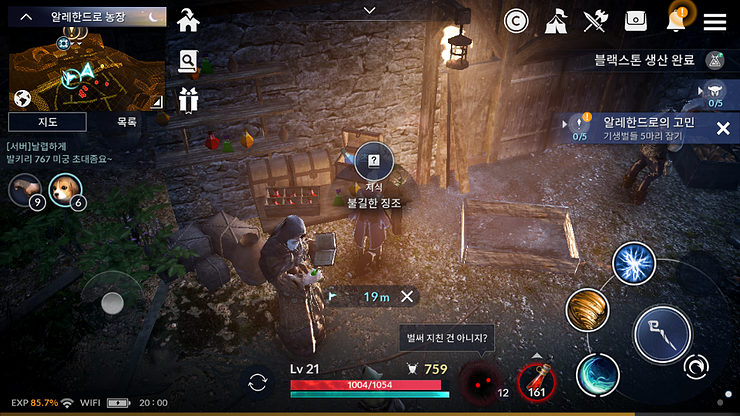Click the house home icon
The height and width of the screenshot is (416, 740).
(187, 20)
